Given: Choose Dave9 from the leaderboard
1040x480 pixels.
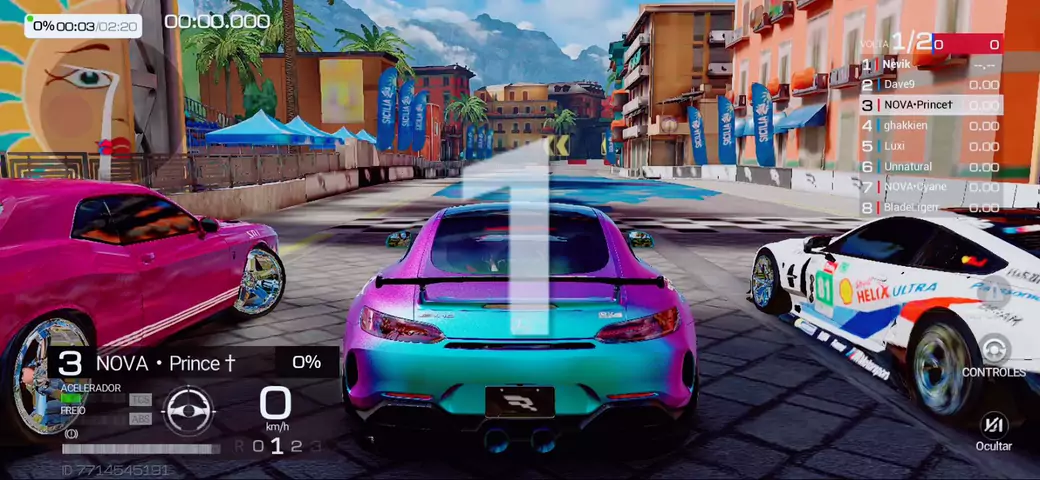Looking at the screenshot, I should tap(930, 84).
